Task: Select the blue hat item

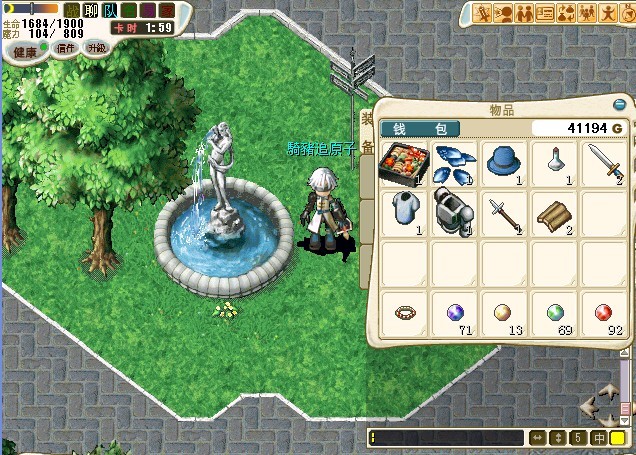Action: [507, 161]
